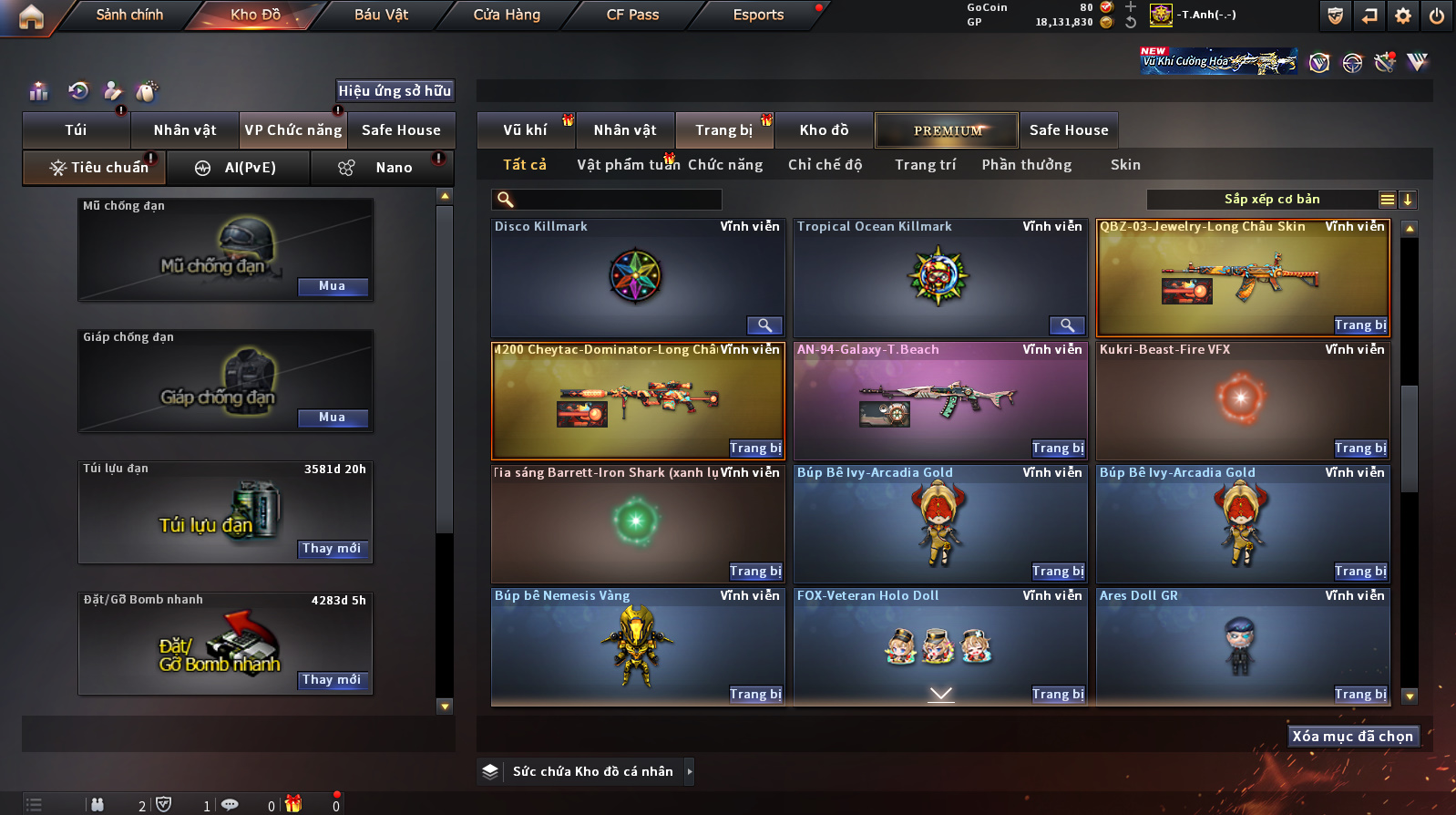Viewport: 1456px width, 815px height.
Task: Open the Hiệu ứng sở hữu button
Action: tap(395, 91)
